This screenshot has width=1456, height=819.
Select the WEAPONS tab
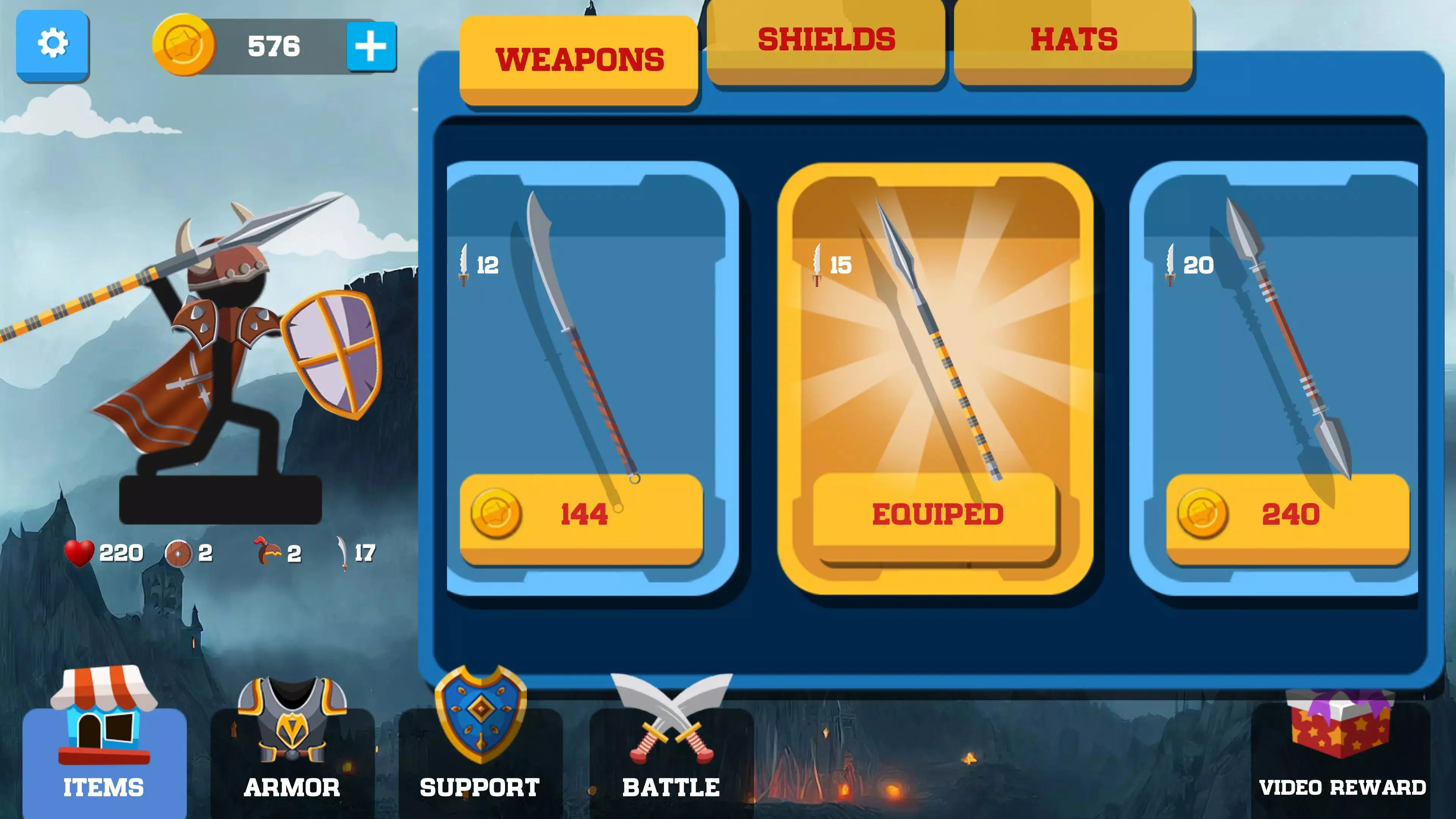(579, 60)
